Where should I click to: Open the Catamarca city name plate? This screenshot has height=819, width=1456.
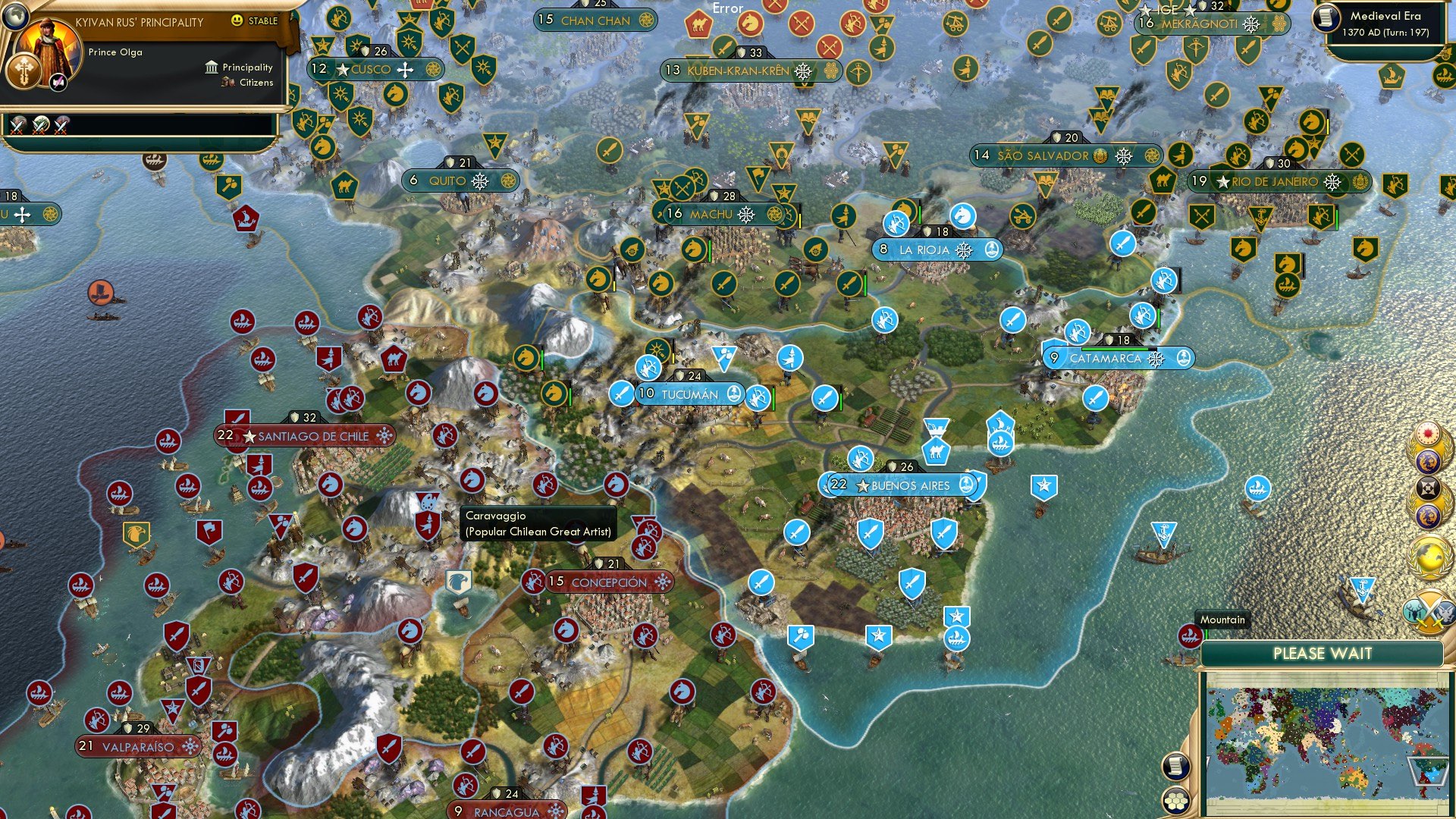pyautogui.click(x=1106, y=359)
